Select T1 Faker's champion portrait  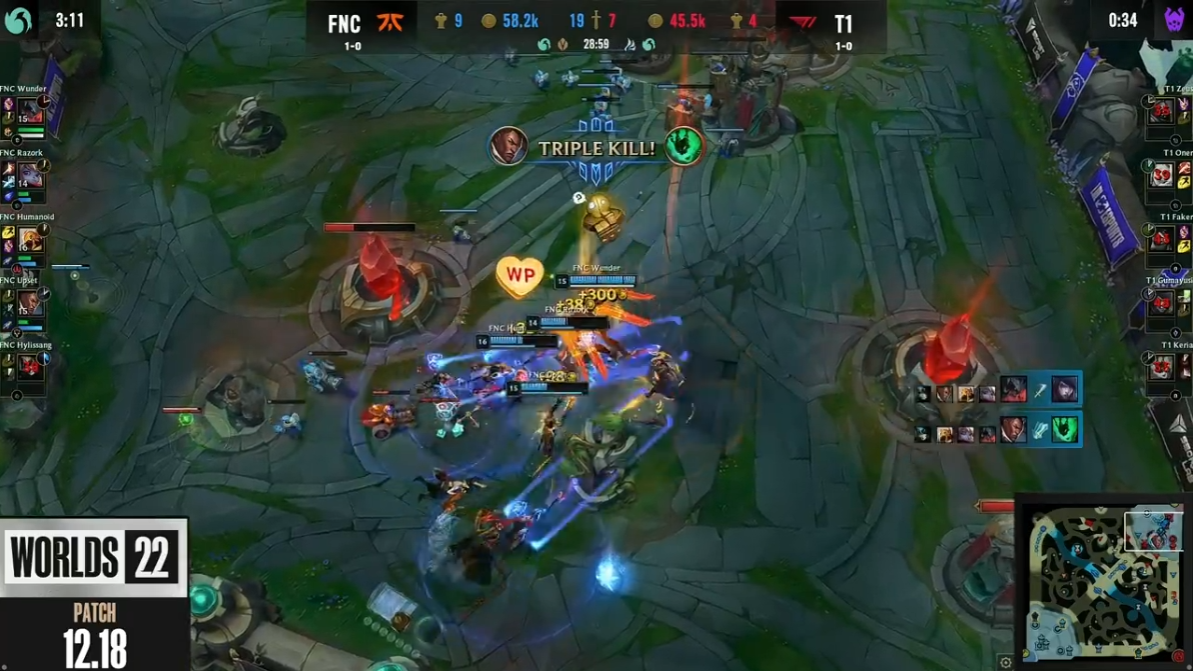click(1161, 240)
